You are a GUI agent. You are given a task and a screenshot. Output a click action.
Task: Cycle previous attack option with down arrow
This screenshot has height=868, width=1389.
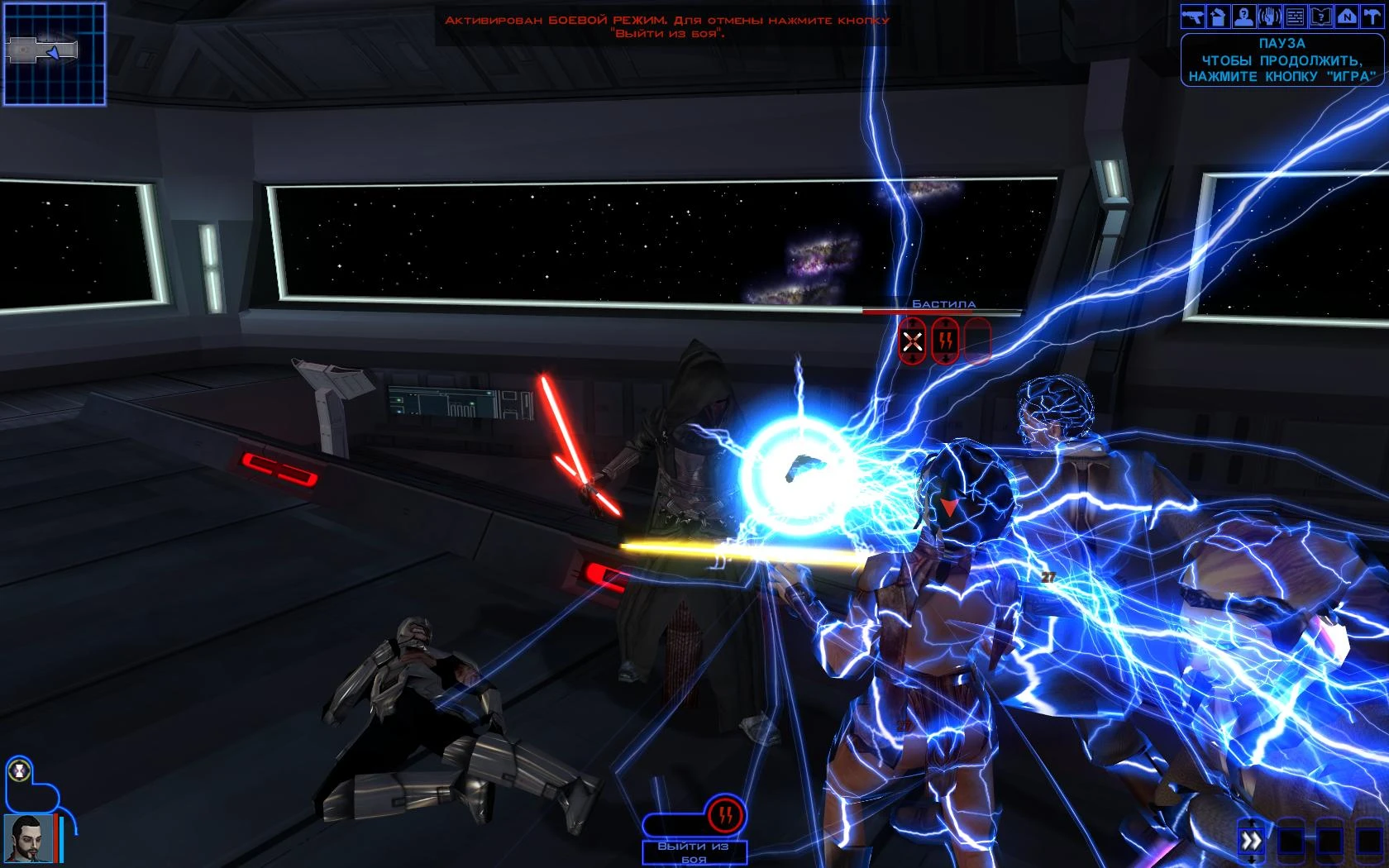(912, 358)
